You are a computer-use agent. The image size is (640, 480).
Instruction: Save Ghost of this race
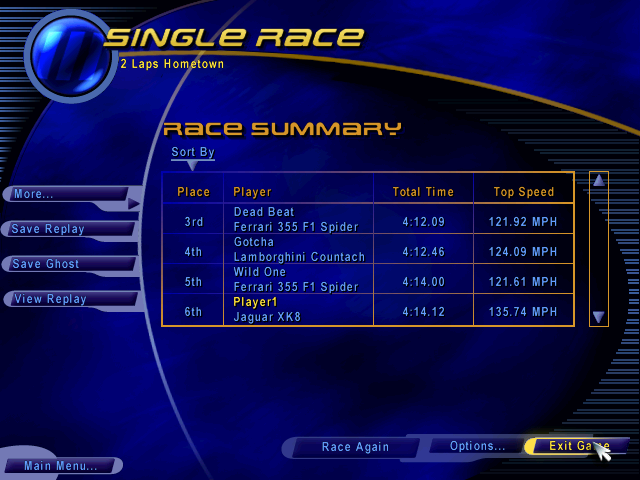60,264
